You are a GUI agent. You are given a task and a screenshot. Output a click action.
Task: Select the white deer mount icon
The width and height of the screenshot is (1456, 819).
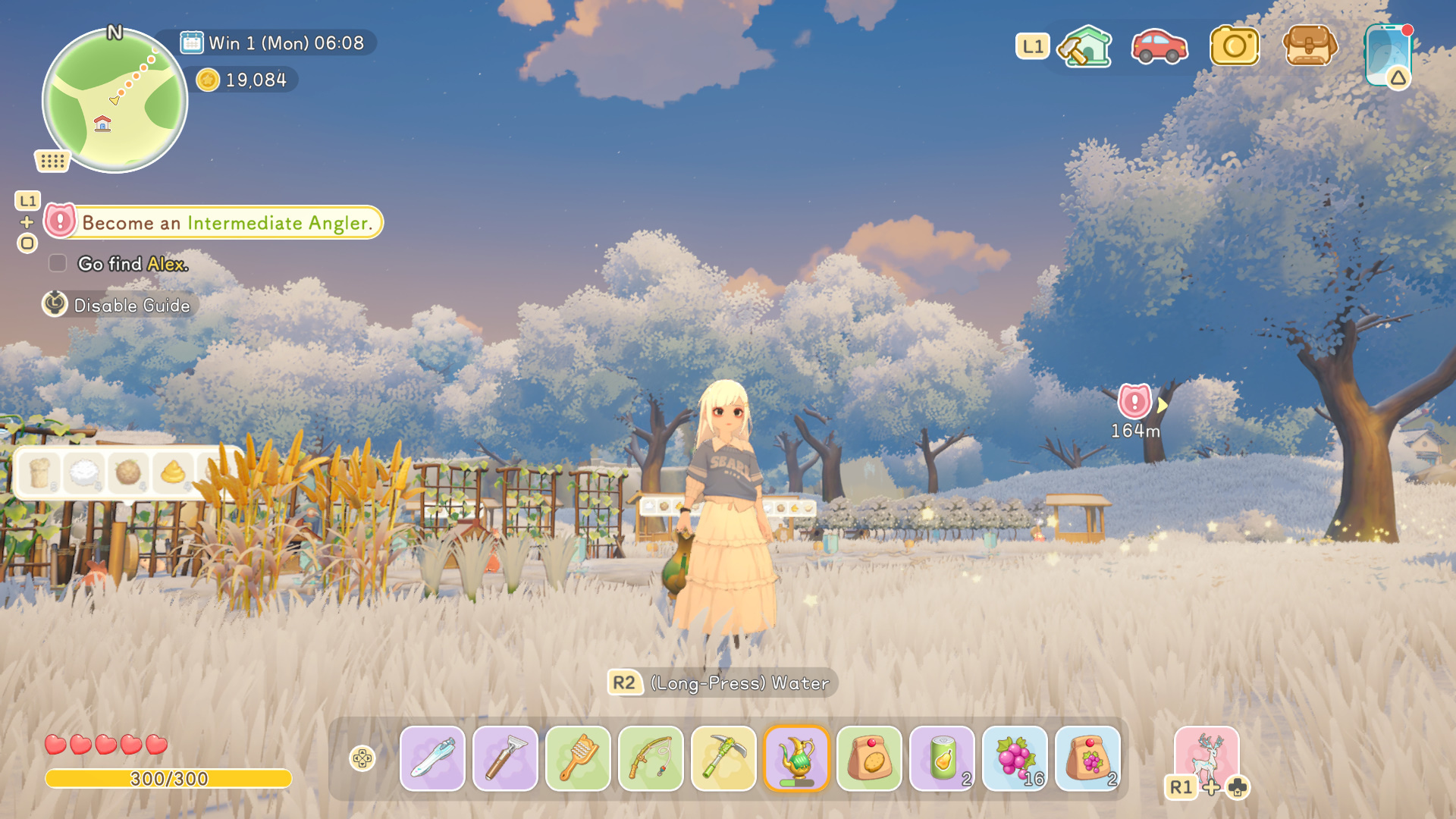[x=1207, y=756]
